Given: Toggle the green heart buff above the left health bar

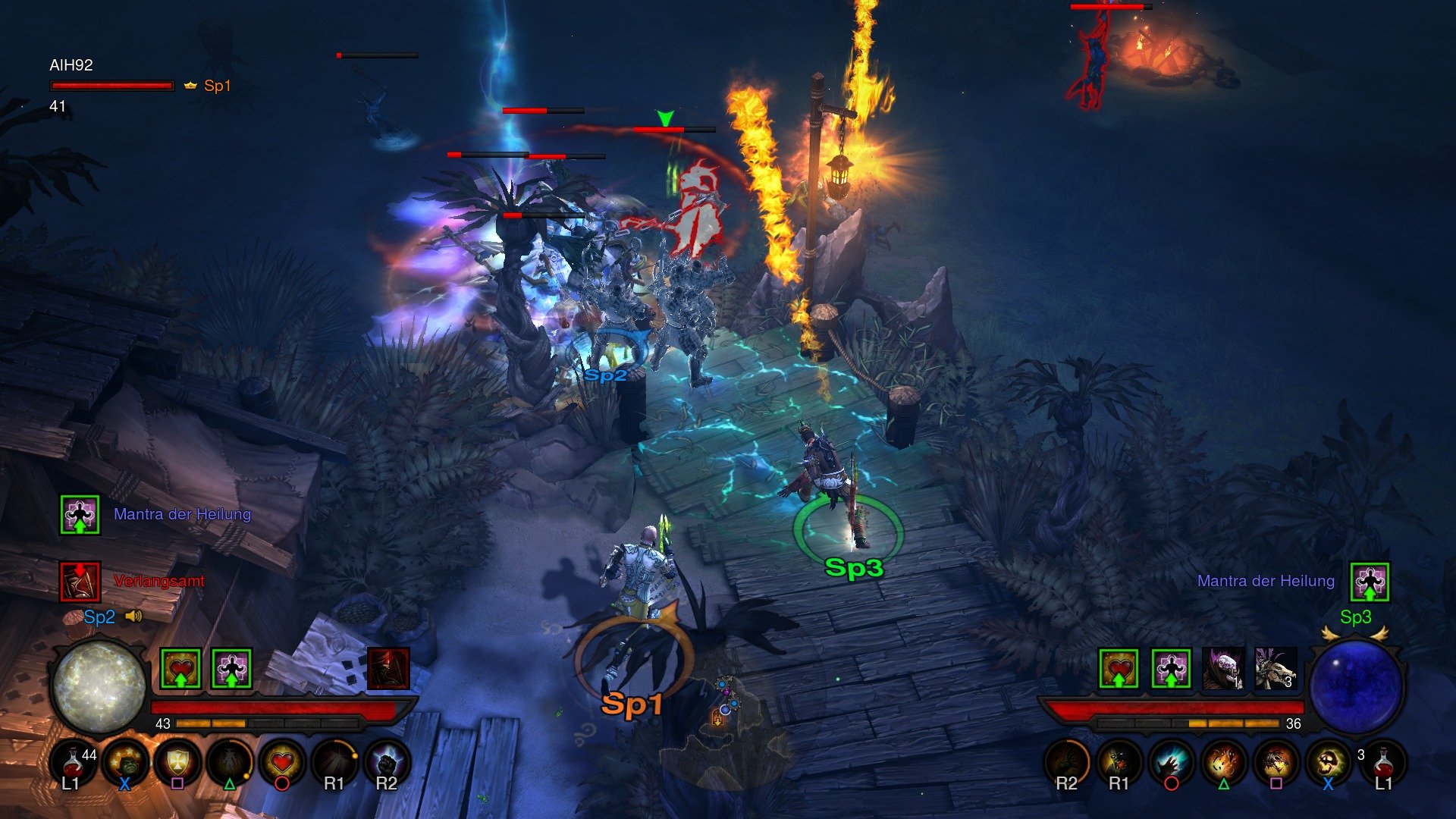Looking at the screenshot, I should [x=181, y=669].
